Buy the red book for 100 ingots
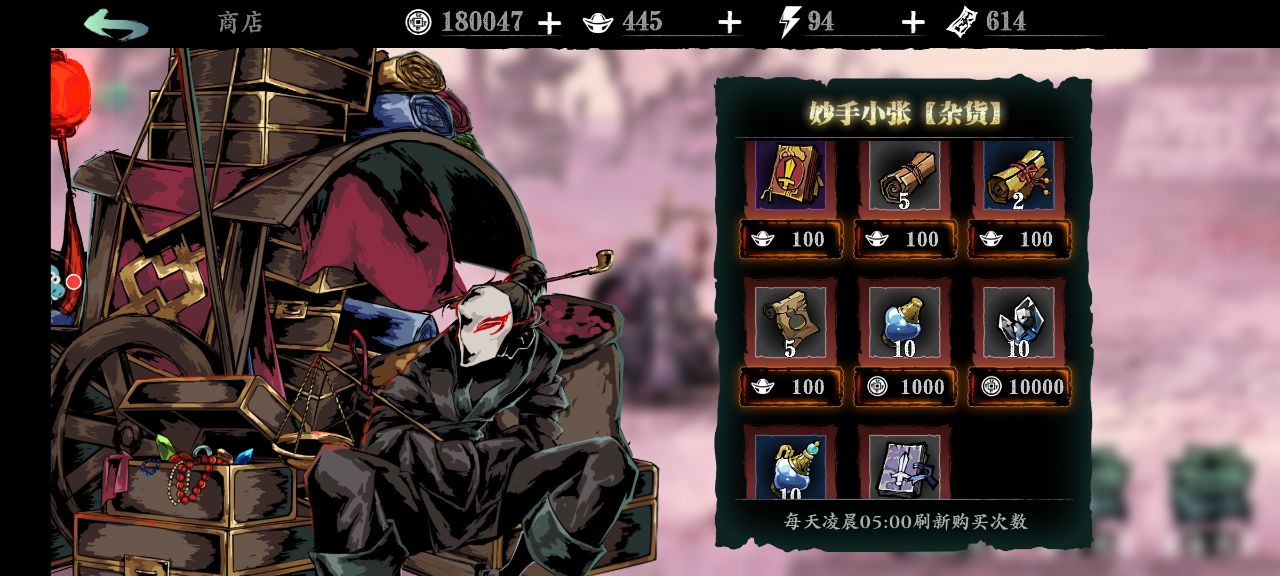The height and width of the screenshot is (576, 1280). [x=791, y=239]
